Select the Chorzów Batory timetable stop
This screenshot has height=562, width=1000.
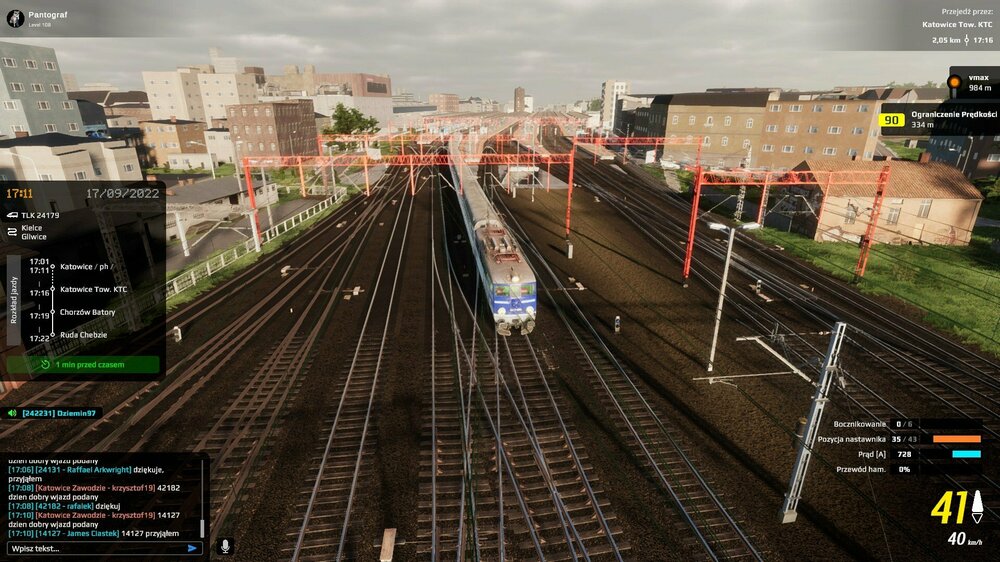pyautogui.click(x=87, y=312)
